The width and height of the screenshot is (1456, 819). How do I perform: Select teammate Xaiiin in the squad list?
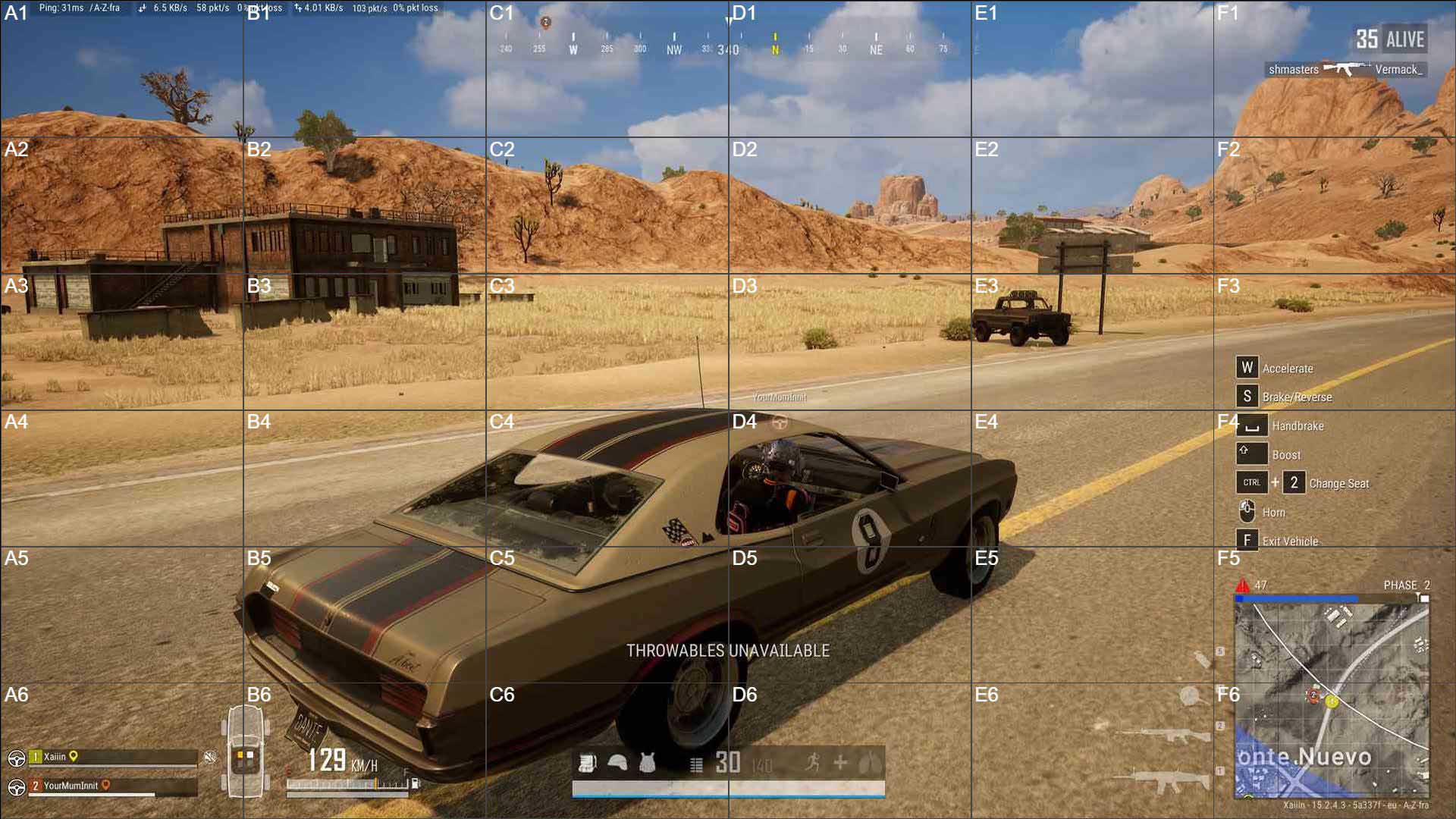[x=55, y=757]
